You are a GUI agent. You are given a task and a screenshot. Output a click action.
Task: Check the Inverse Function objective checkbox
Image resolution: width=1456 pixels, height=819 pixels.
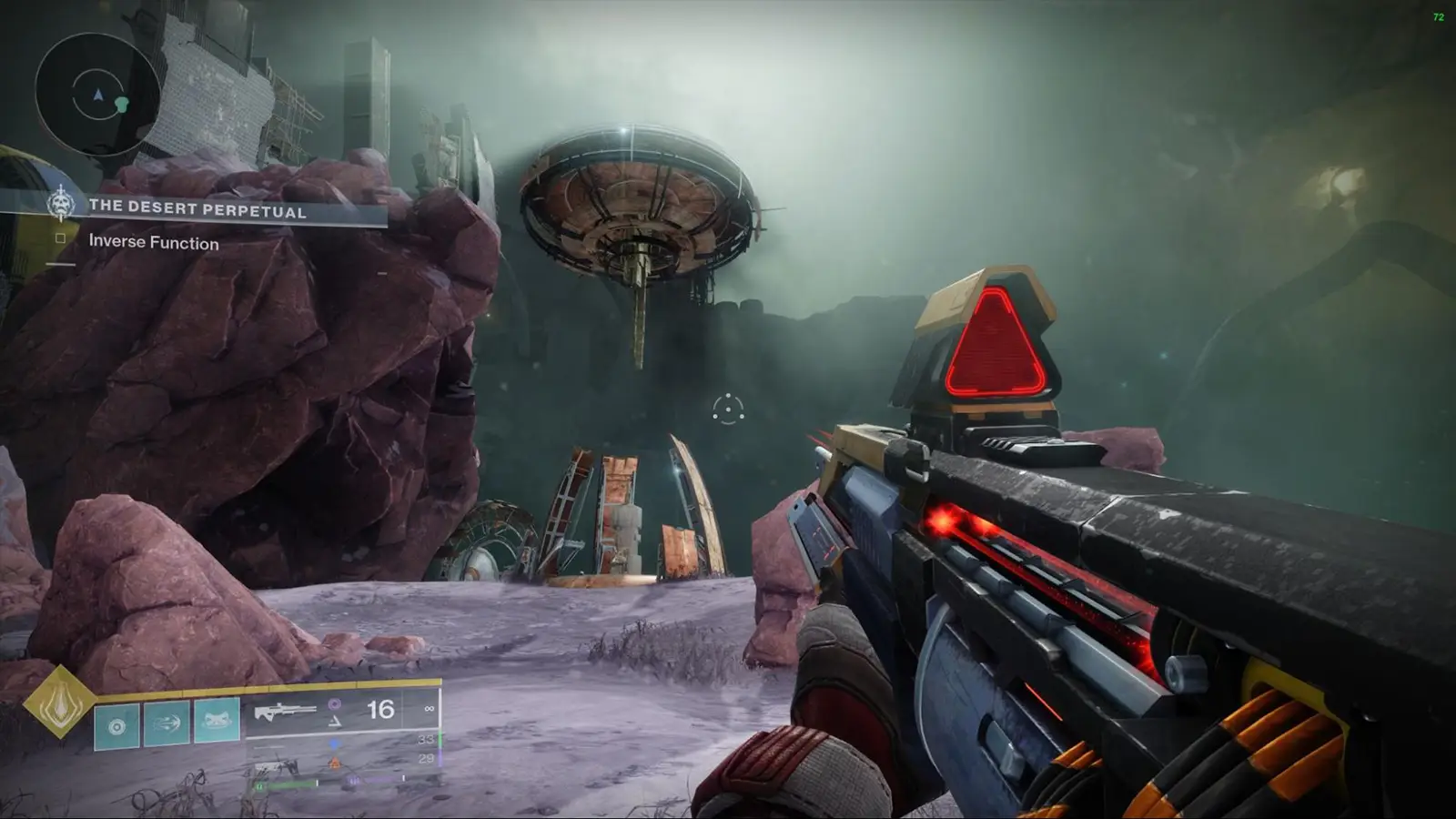pos(60,238)
